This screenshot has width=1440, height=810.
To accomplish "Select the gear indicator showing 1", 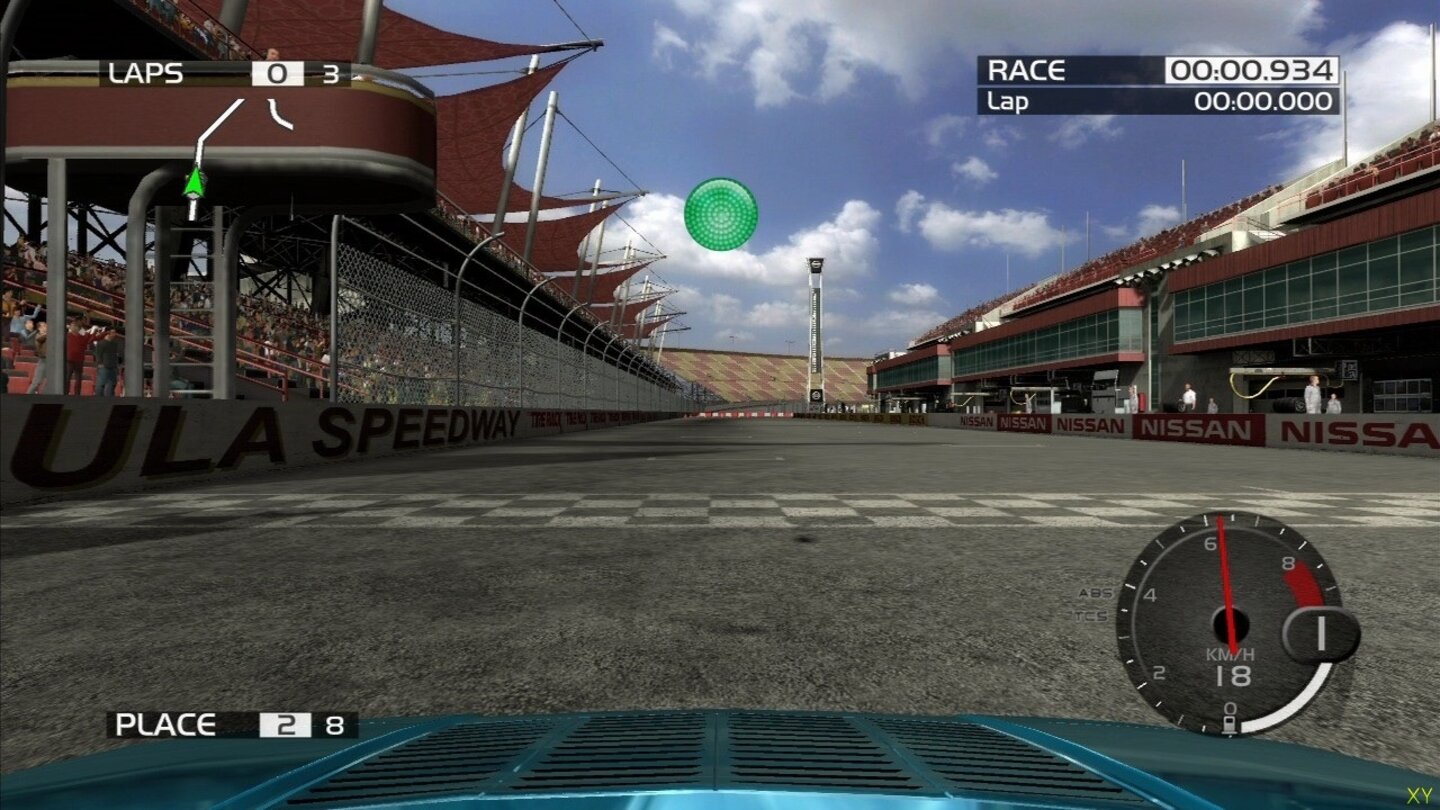I will [x=1322, y=630].
